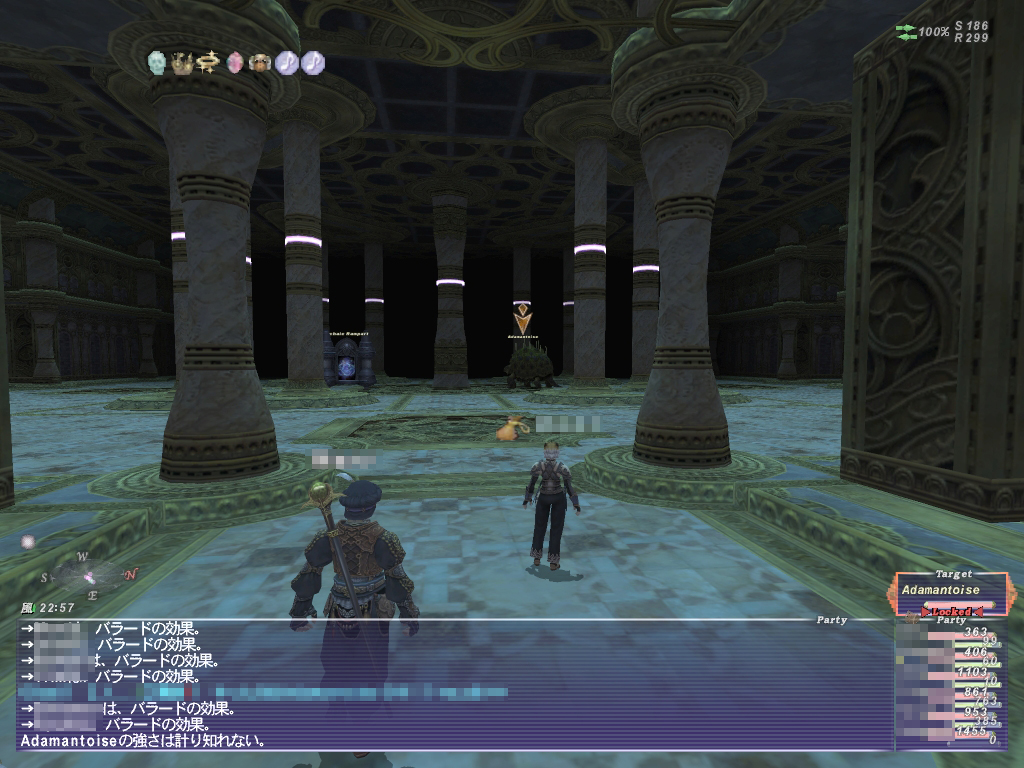The width and height of the screenshot is (1024, 768).
Task: Select the party member with 861 HP
Action: pos(945,694)
